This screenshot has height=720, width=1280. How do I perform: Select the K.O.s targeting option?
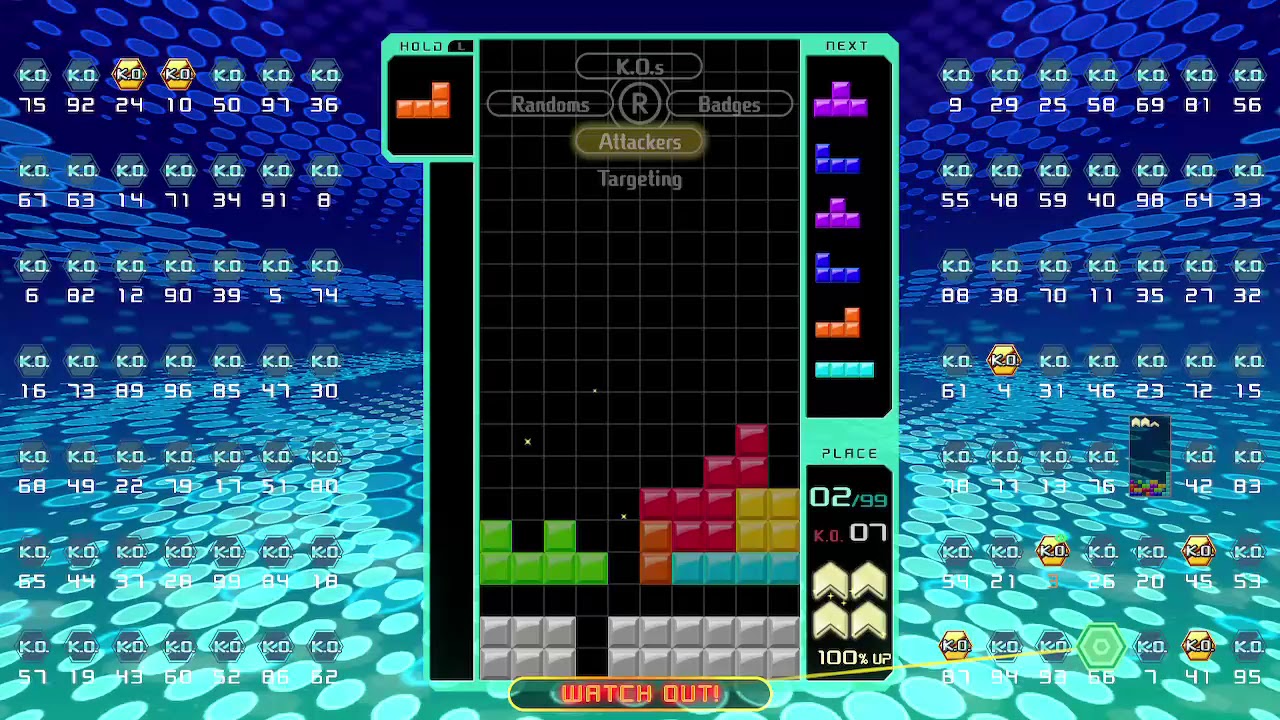coord(639,67)
